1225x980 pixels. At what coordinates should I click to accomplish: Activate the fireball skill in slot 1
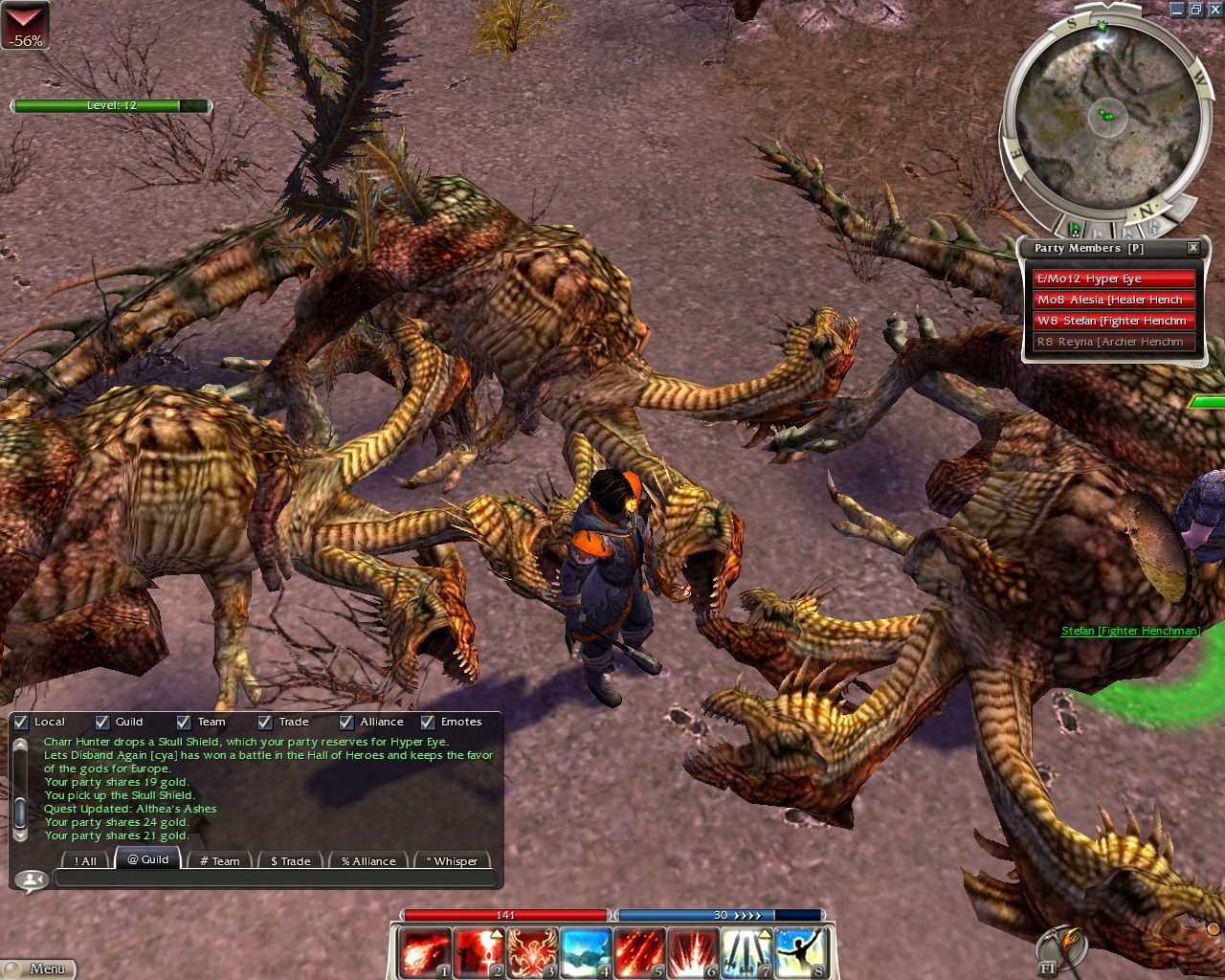pyautogui.click(x=424, y=953)
